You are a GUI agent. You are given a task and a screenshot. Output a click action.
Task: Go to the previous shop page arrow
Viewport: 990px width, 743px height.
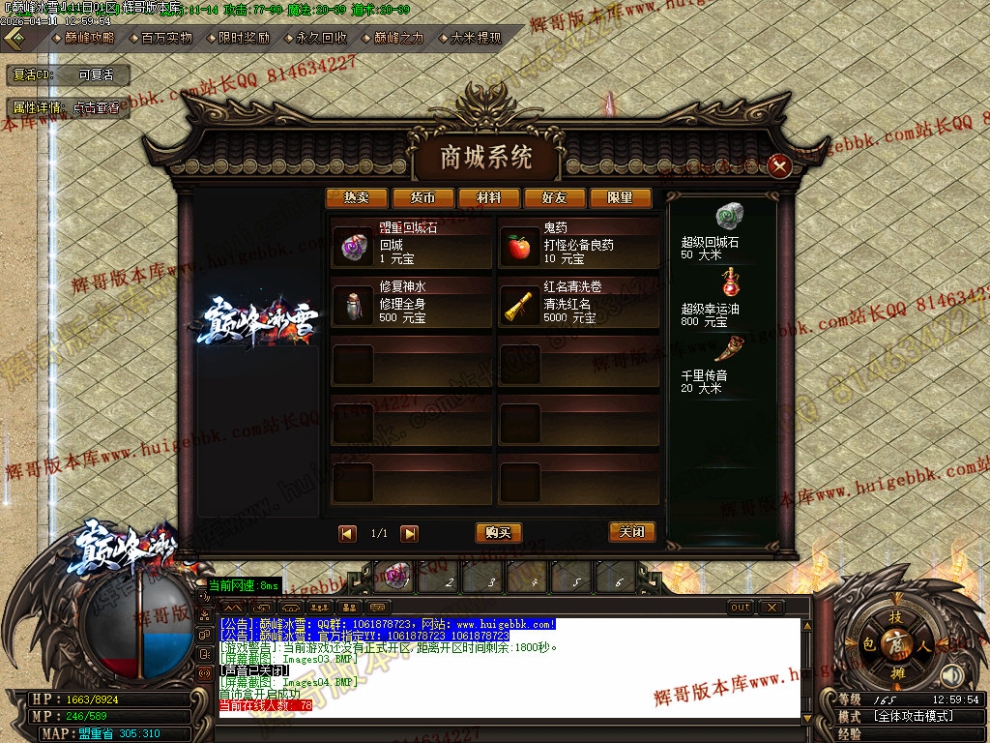tap(347, 534)
